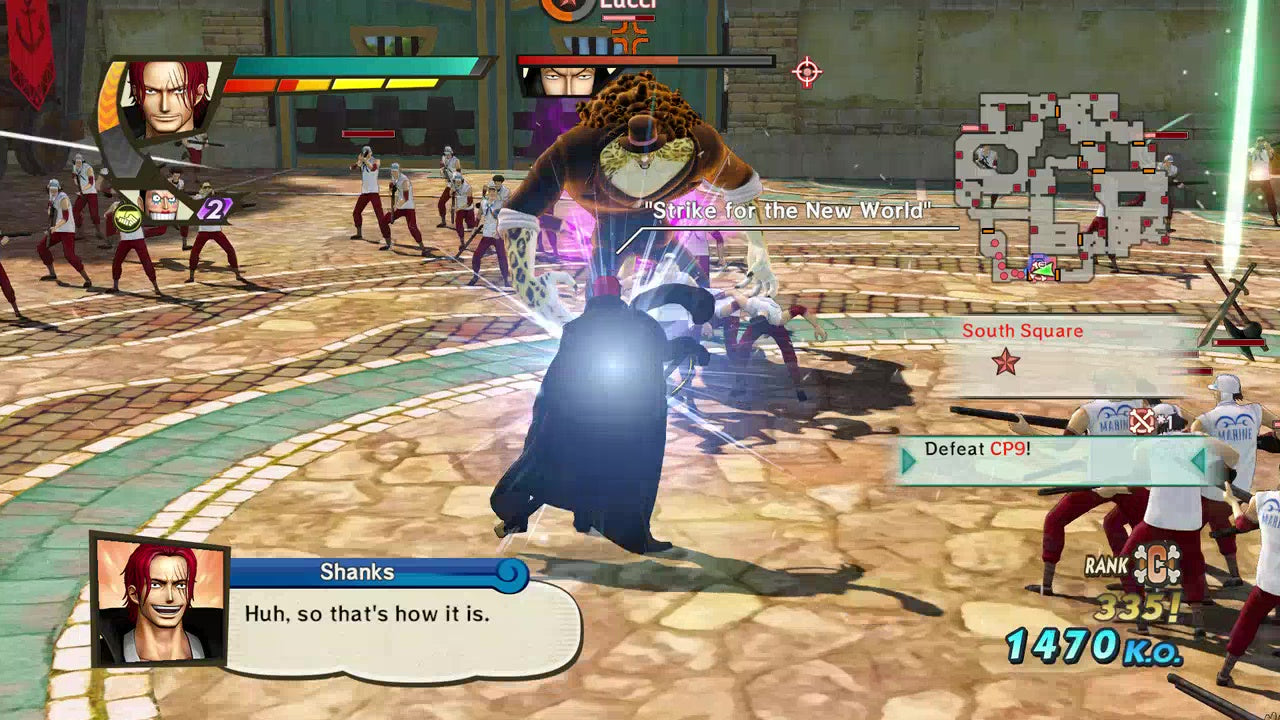
Task: Click the "Strike for the New World" title
Action: 786,211
